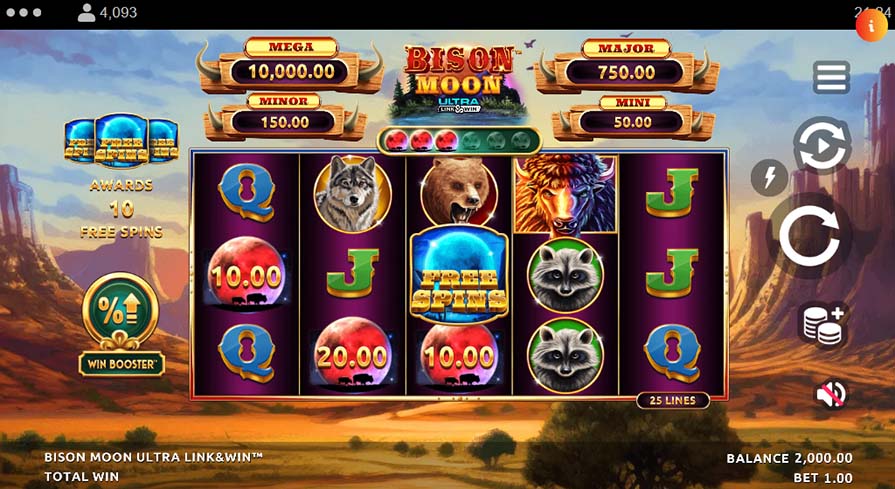Open the 25 Lines paytable badge

[673, 400]
